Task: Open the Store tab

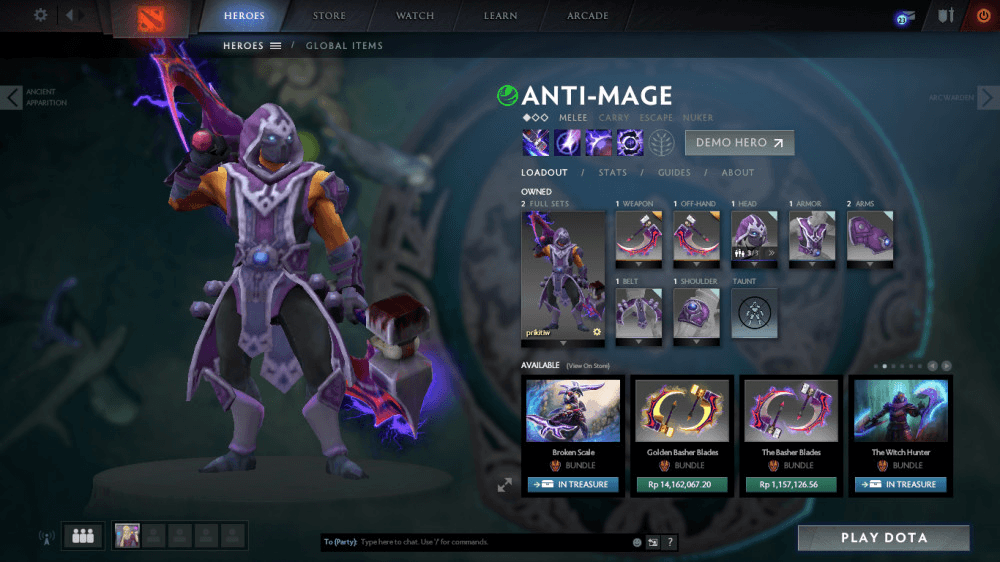Action: tap(329, 16)
